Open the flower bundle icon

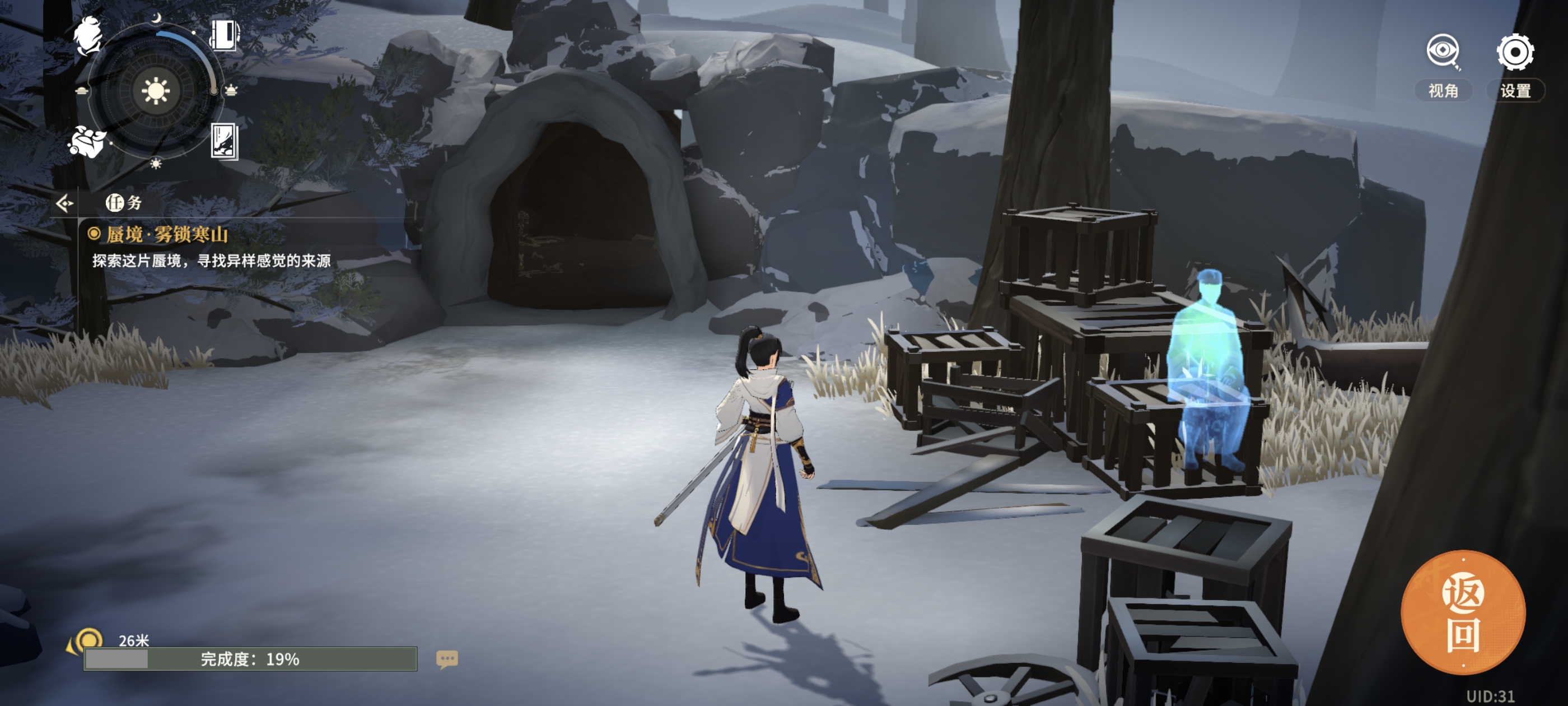pos(87,142)
